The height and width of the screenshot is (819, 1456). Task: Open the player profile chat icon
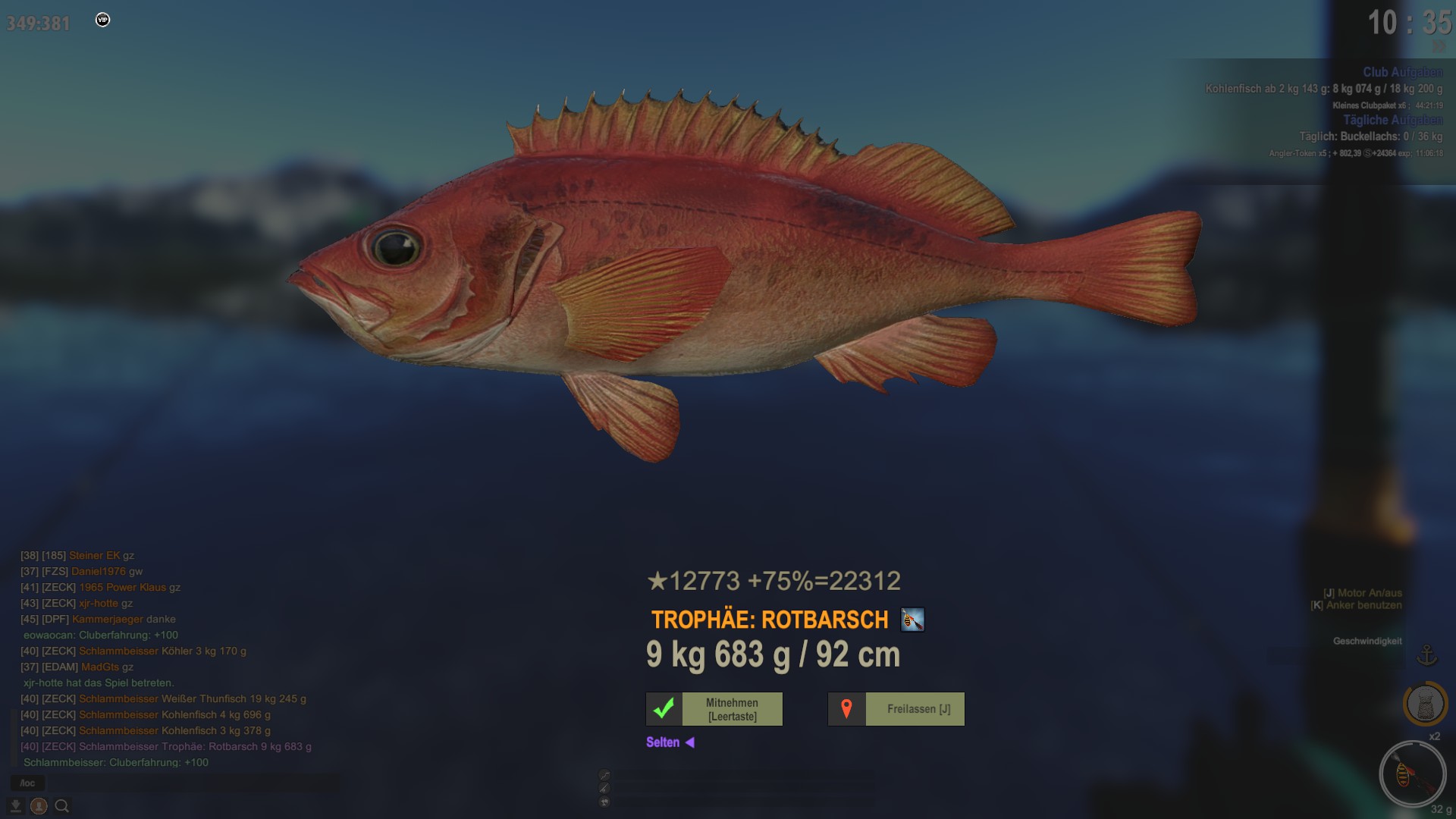pos(39,806)
